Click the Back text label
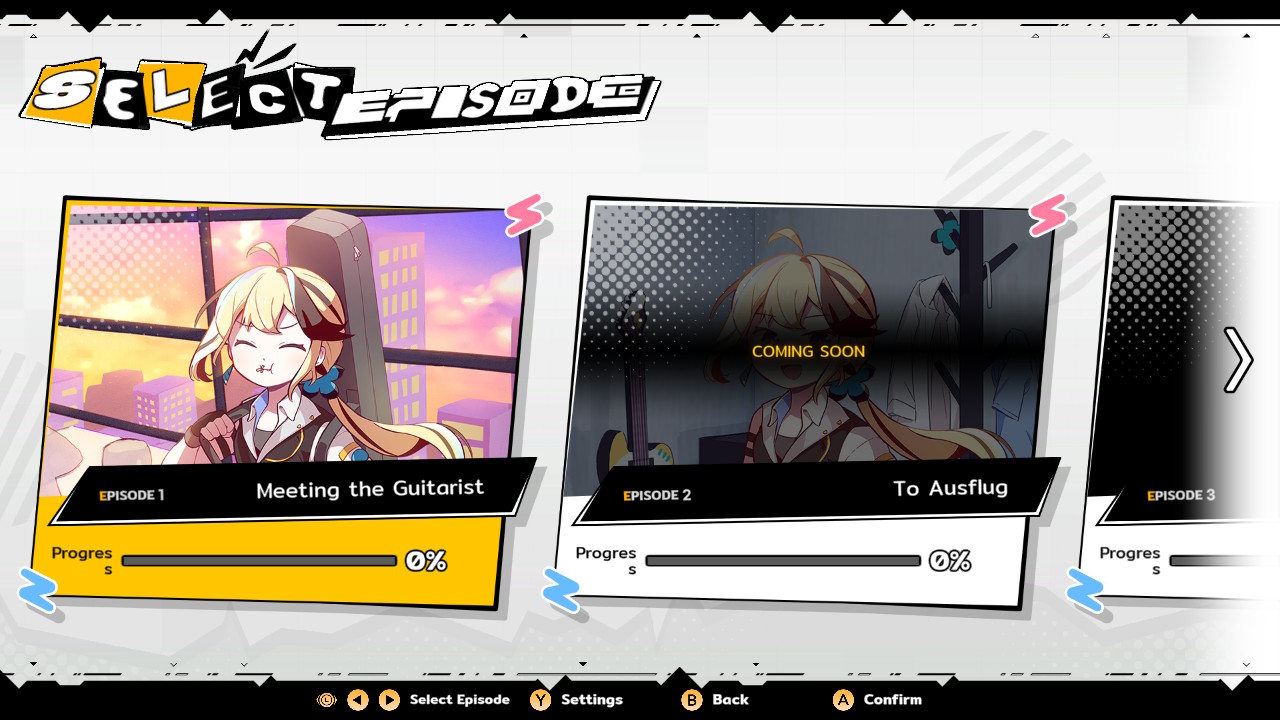Screen dimensions: 1280x720 [728, 700]
